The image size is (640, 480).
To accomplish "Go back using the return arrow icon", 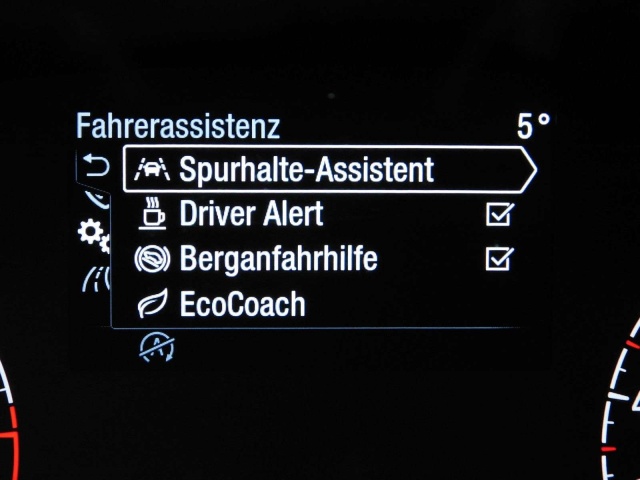I will pyautogui.click(x=96, y=166).
